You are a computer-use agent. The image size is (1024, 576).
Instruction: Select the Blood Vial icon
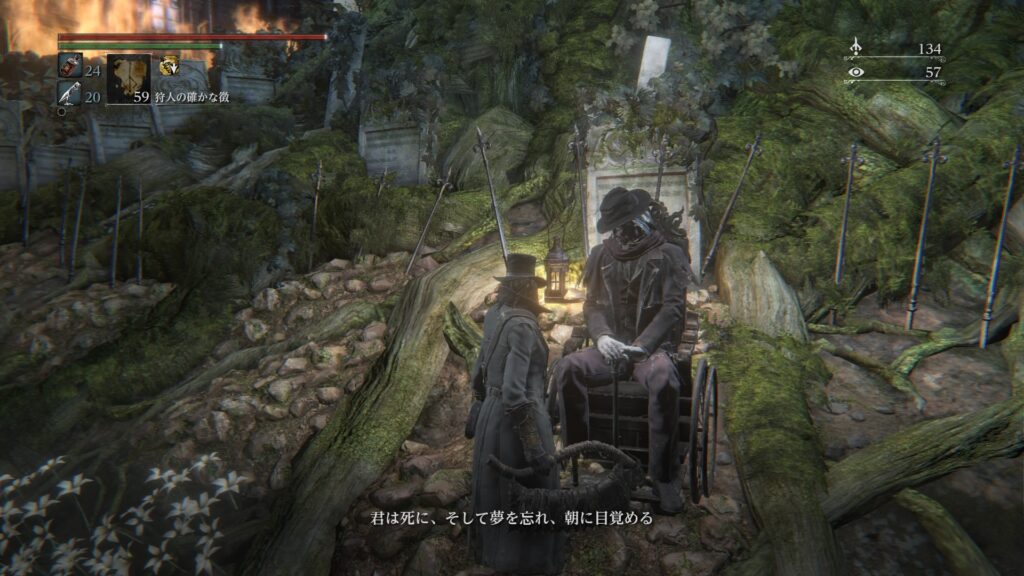tap(70, 66)
